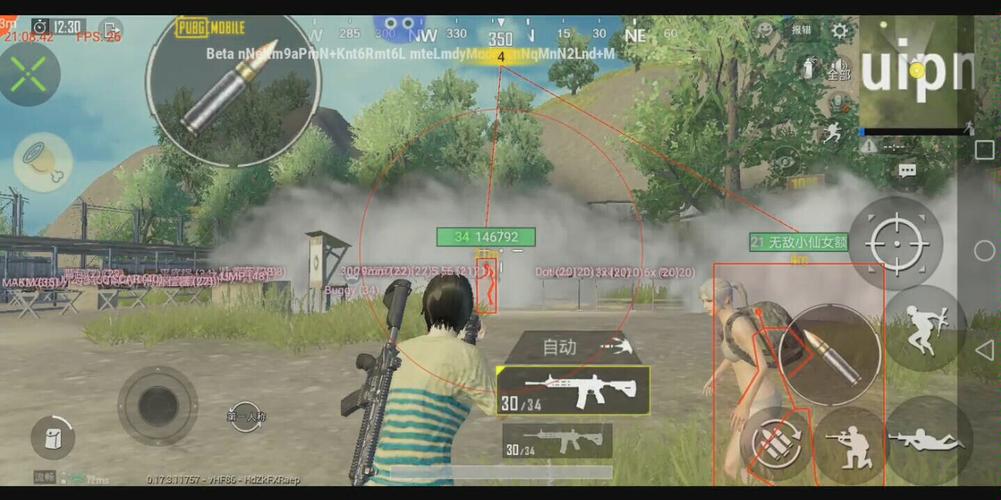Tap the jump button
This screenshot has height=500, width=1001.
(925, 328)
